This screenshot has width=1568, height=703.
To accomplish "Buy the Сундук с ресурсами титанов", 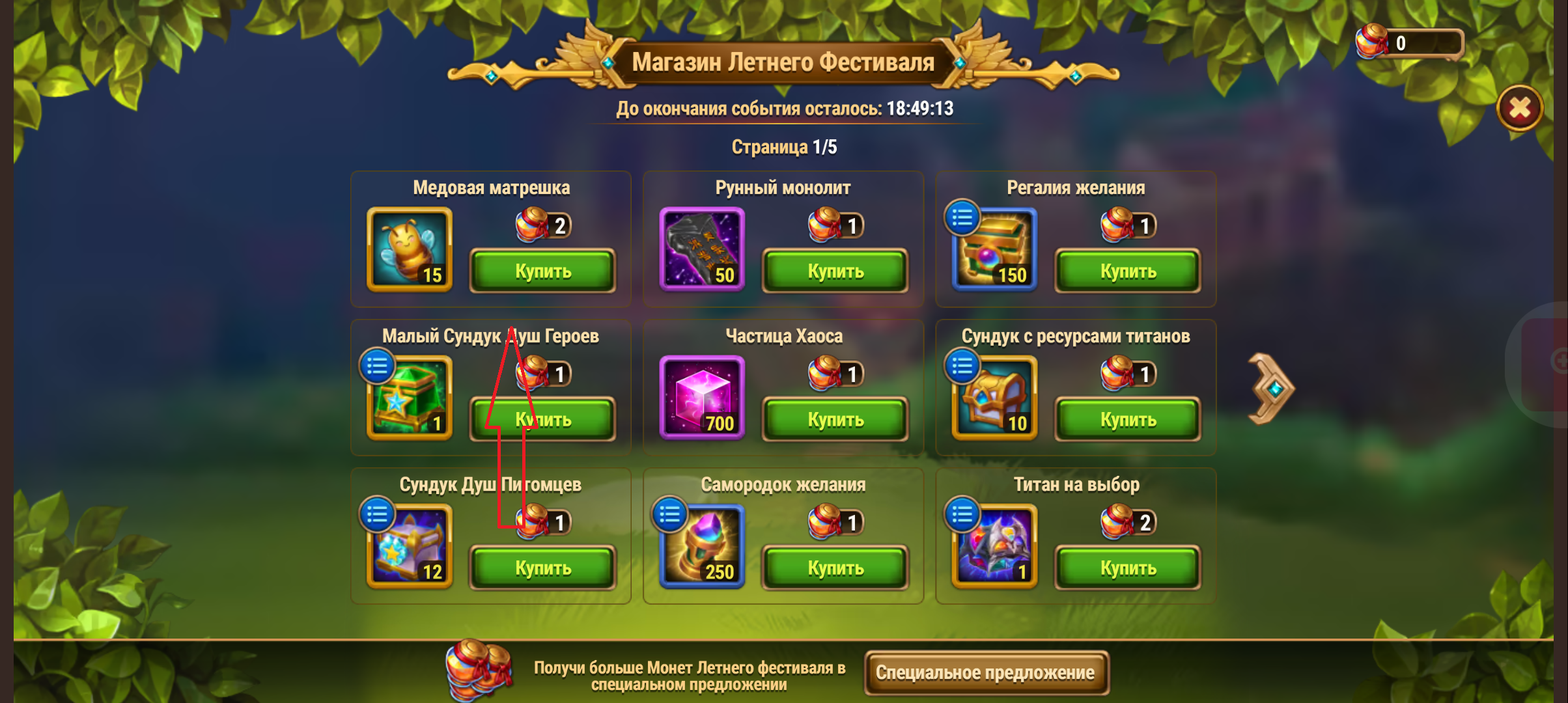I will pos(1127,419).
